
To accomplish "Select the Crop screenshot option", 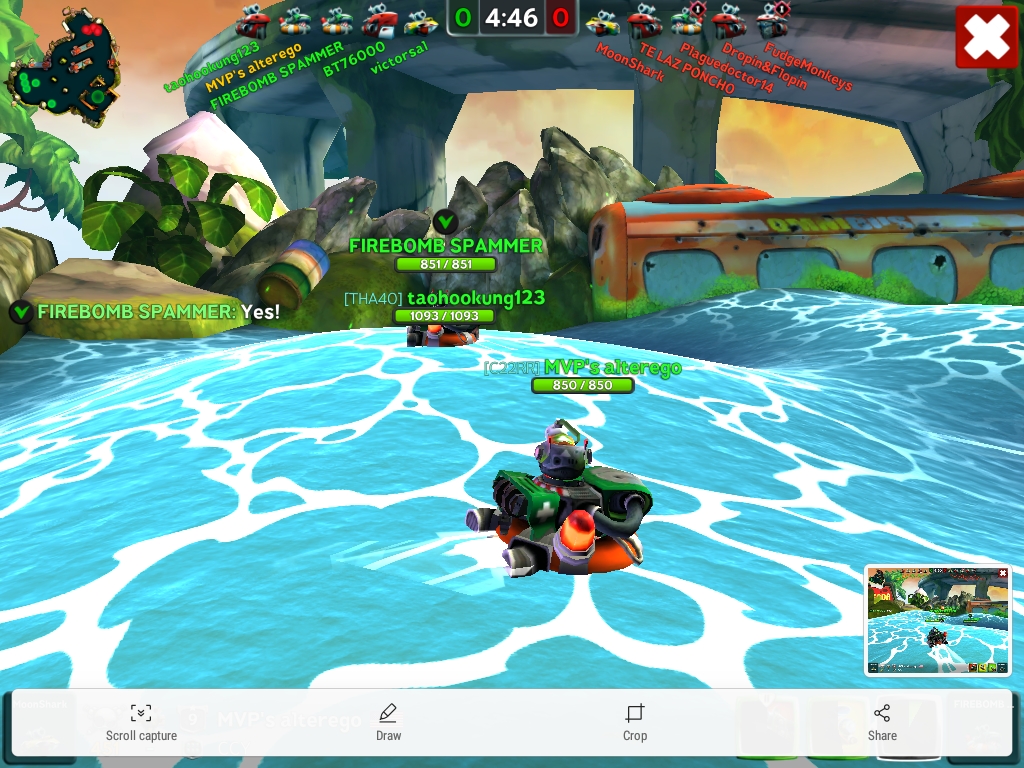I will click(x=635, y=722).
